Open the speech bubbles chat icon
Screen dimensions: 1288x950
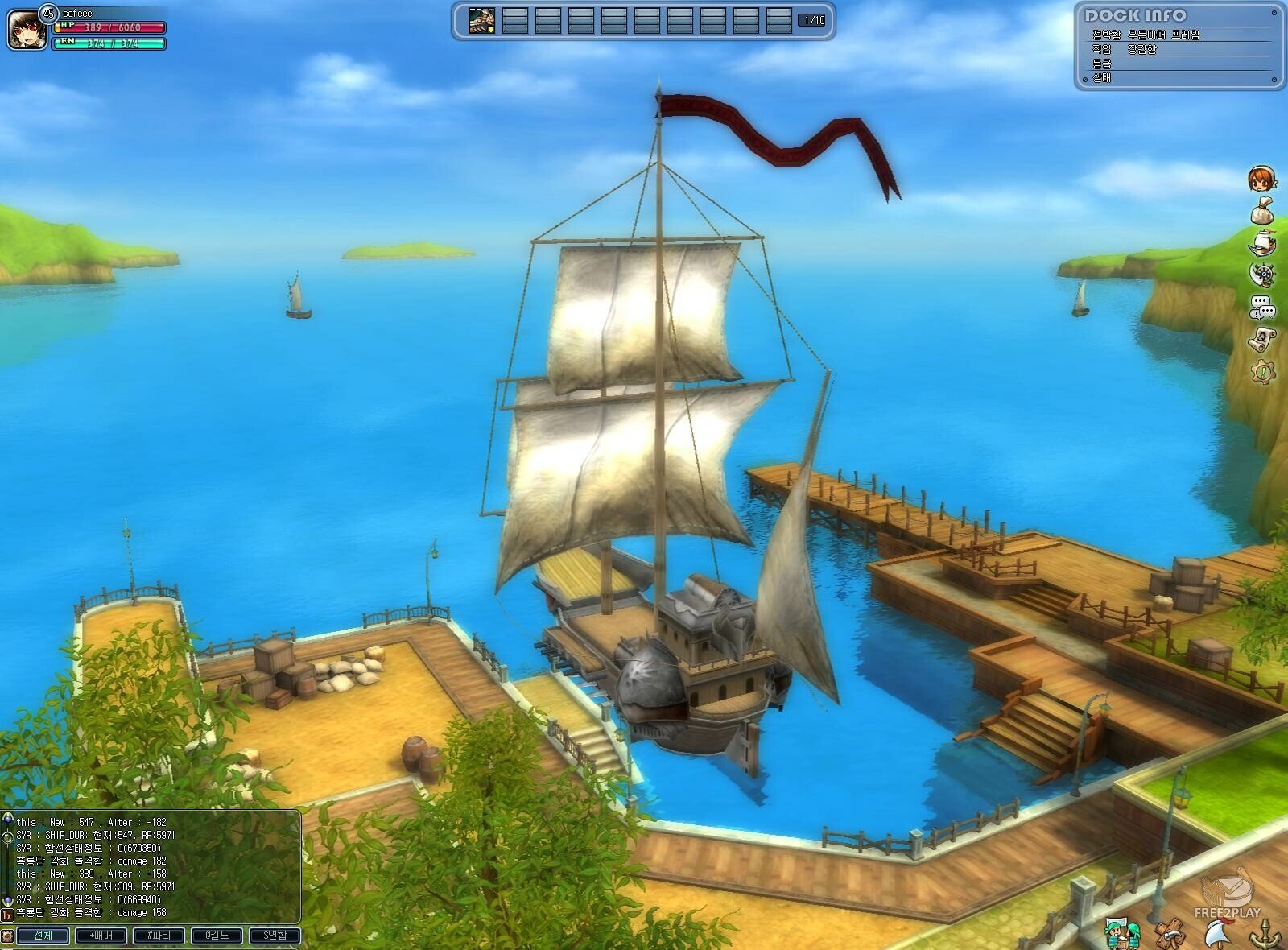[1261, 307]
